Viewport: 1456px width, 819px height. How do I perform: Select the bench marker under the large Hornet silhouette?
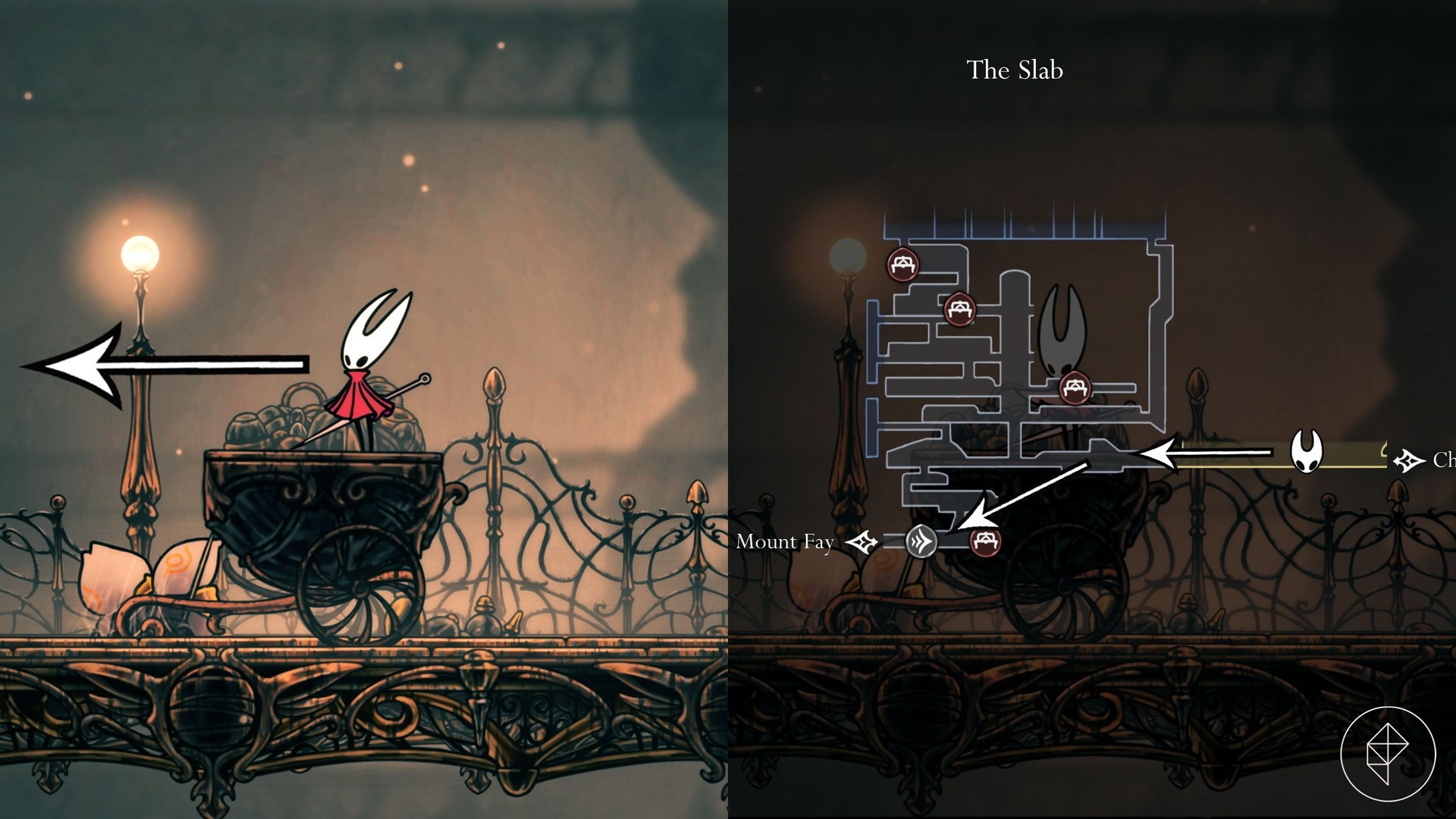tap(1075, 388)
